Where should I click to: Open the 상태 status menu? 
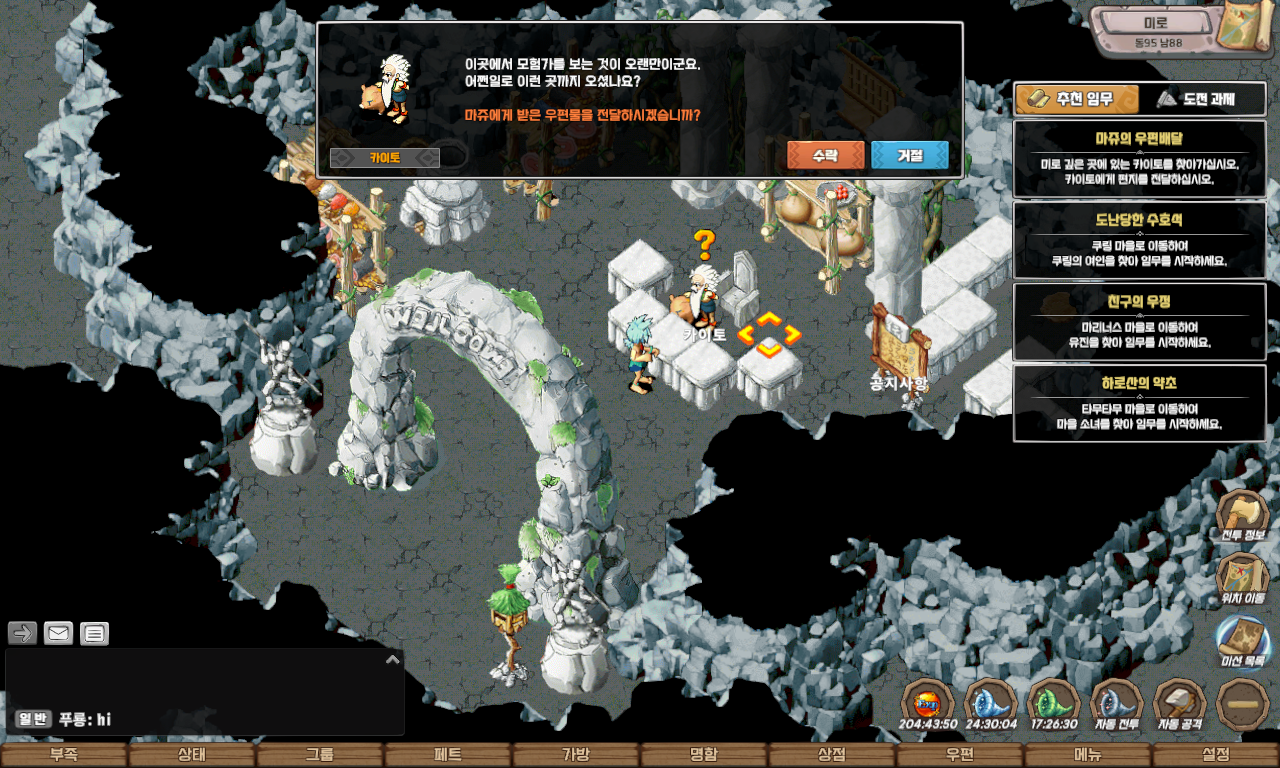[192, 755]
